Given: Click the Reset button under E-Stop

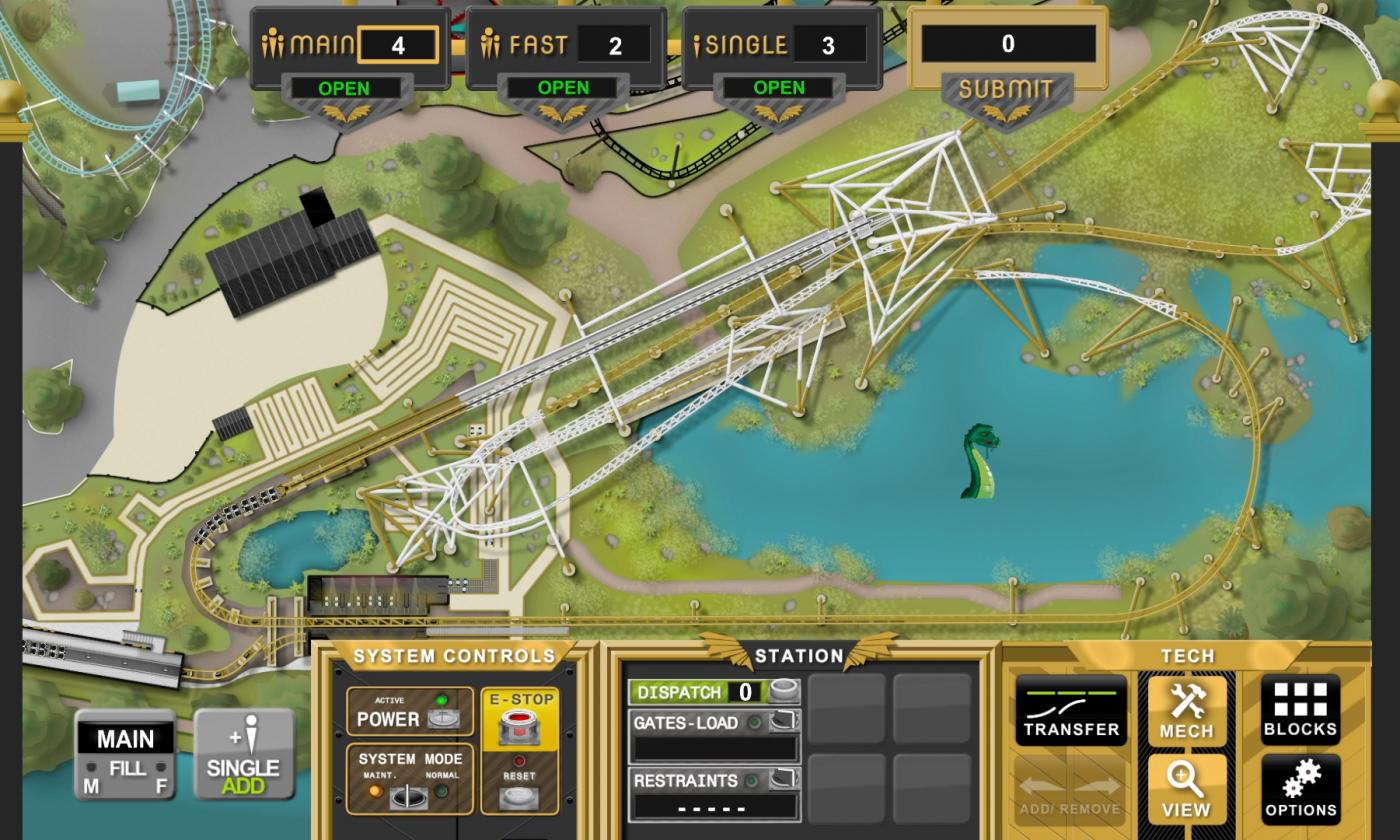Looking at the screenshot, I should click(x=519, y=797).
